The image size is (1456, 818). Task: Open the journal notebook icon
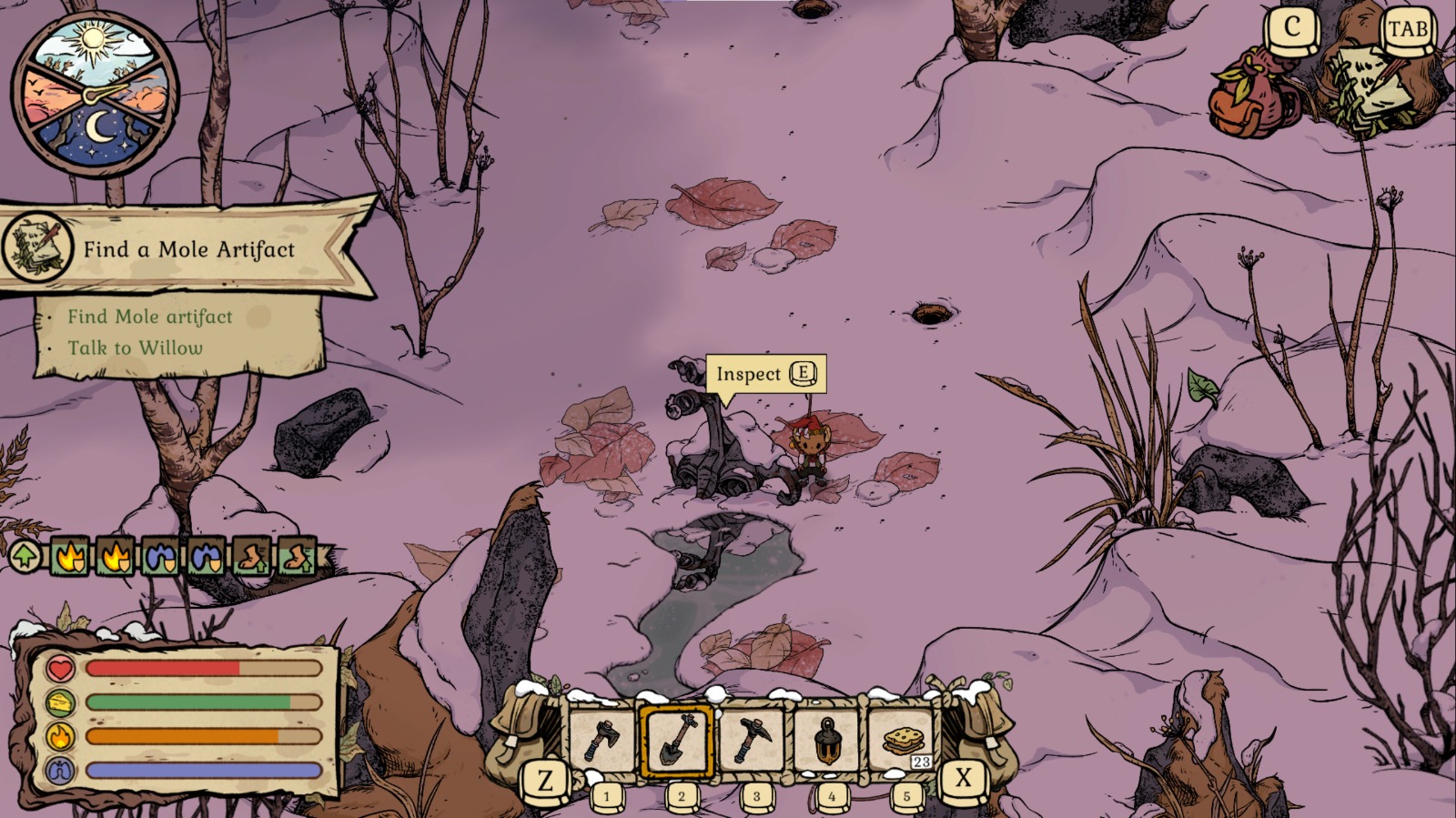pyautogui.click(x=1374, y=88)
